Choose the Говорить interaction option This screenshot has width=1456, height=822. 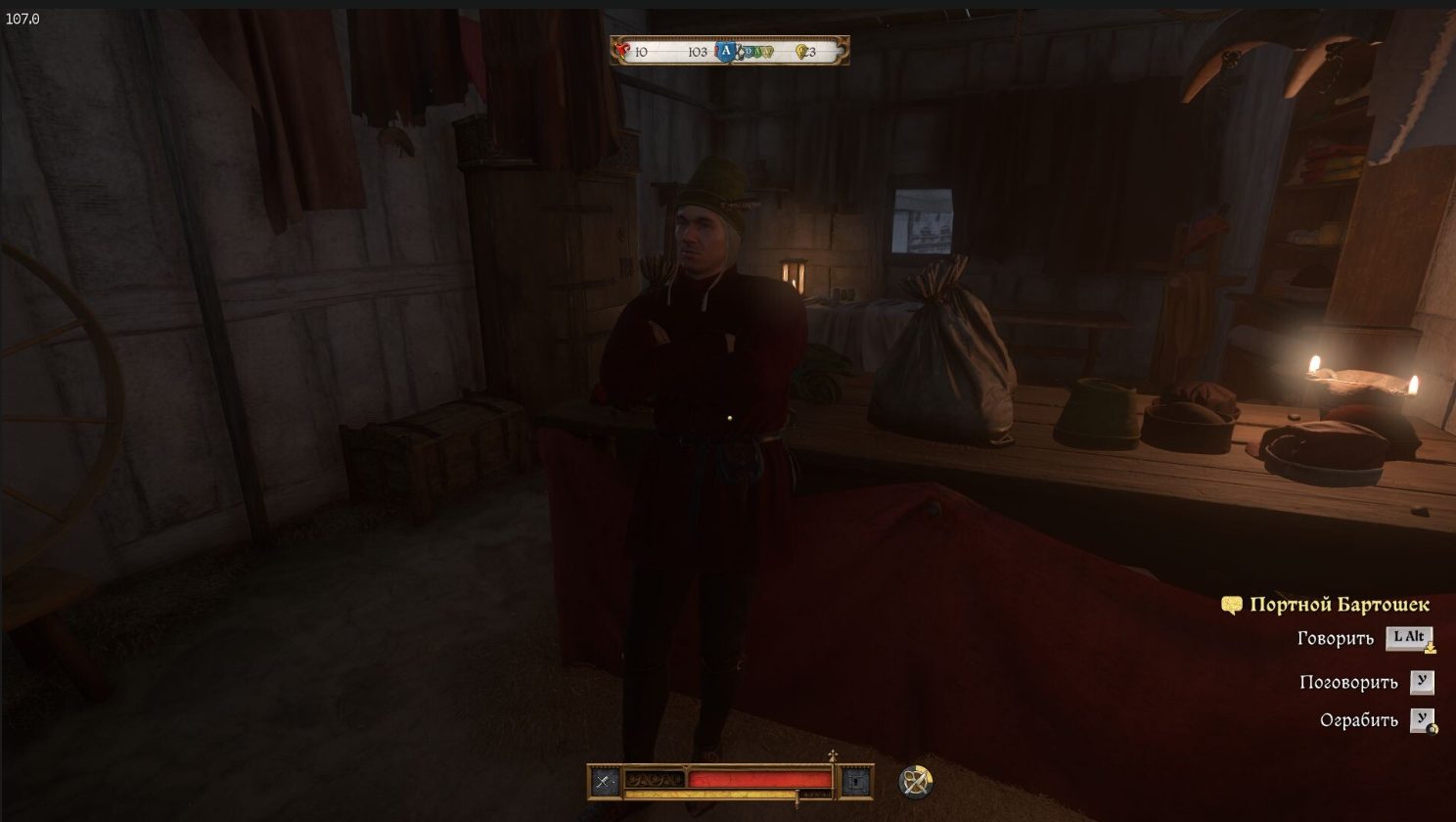[1336, 639]
